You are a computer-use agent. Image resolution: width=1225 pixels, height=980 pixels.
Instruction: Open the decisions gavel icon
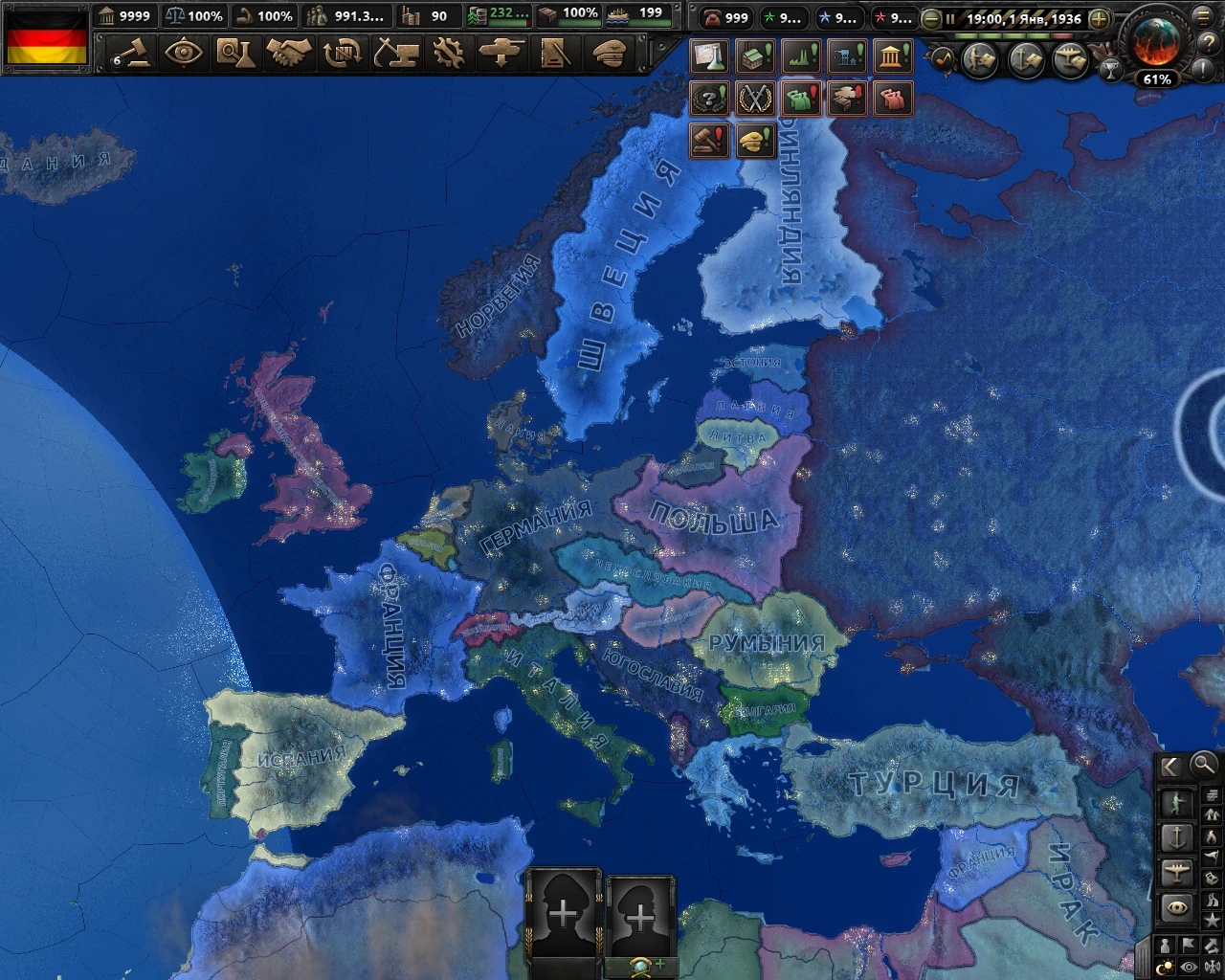[137, 56]
